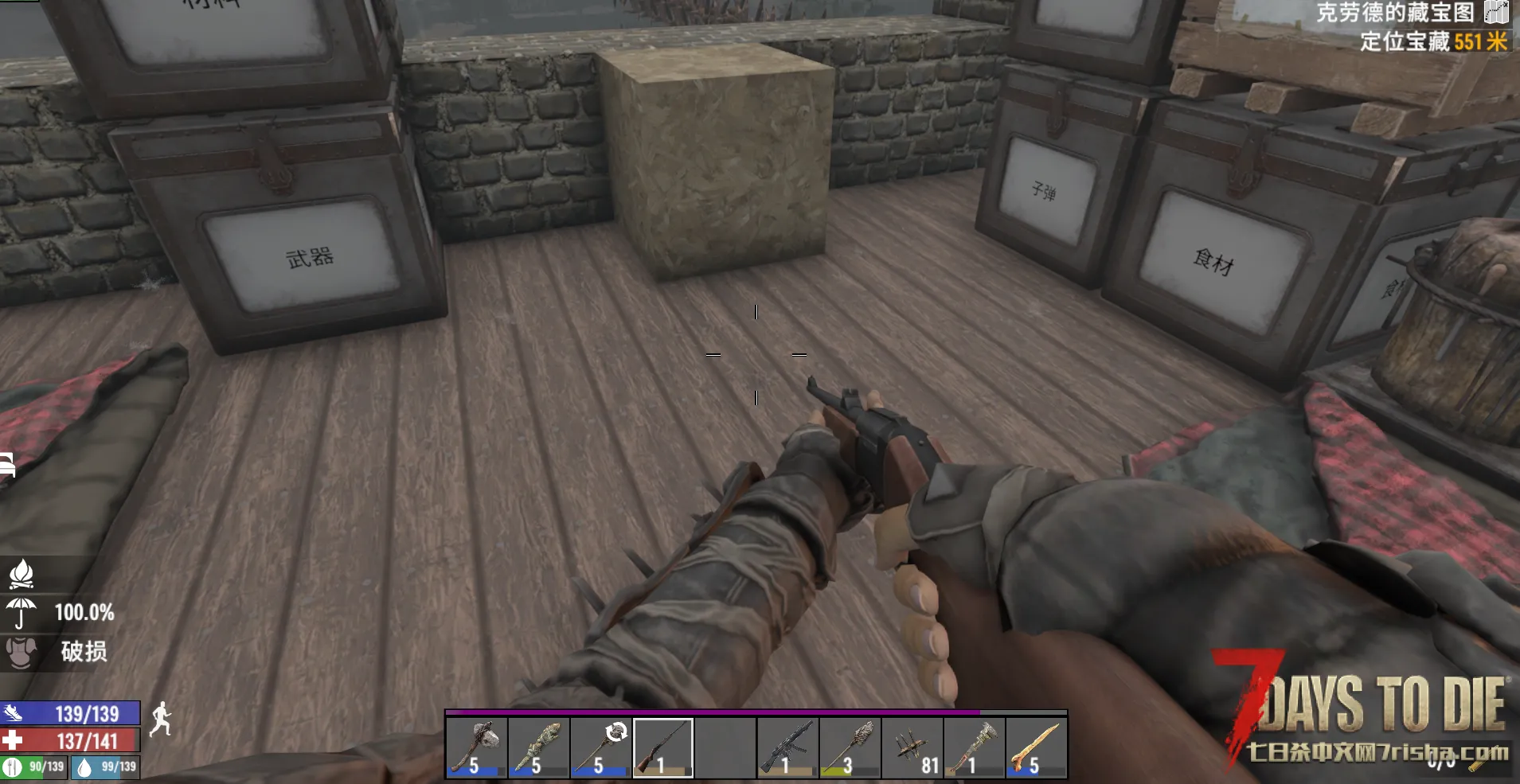Select the hotbar slot with the repair arrows
1520x784 pixels.
point(600,747)
